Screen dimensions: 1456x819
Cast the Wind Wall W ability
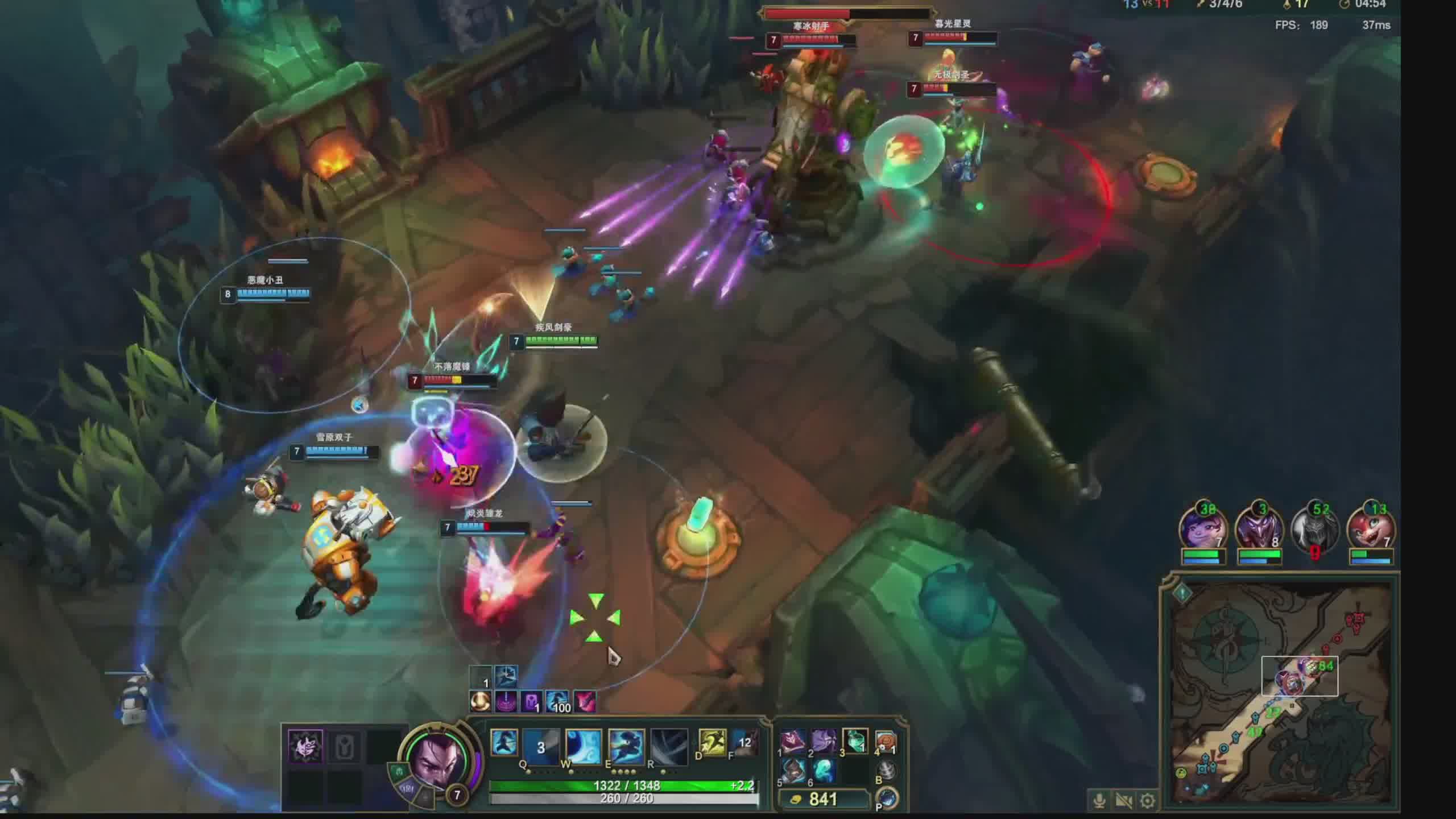coord(583,746)
